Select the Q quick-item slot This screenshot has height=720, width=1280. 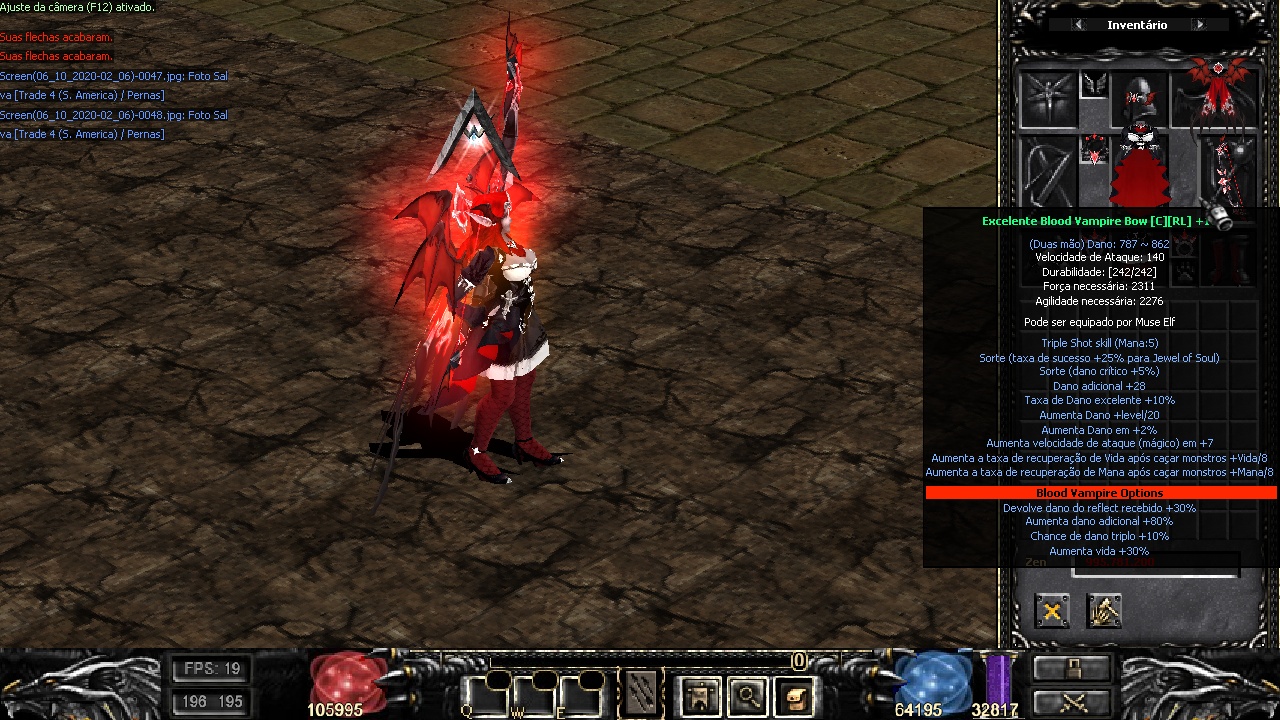[x=483, y=695]
